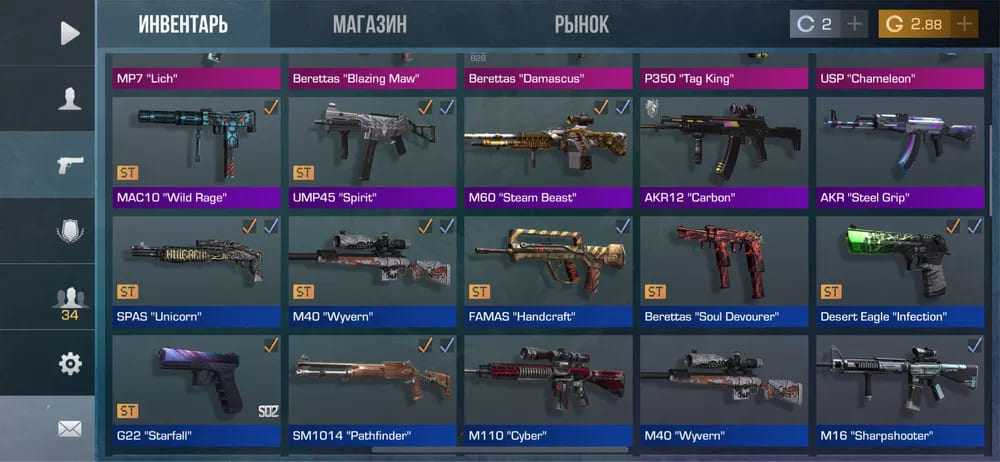
Task: Select the SPAS "Unicorn" skin
Action: tap(196, 262)
